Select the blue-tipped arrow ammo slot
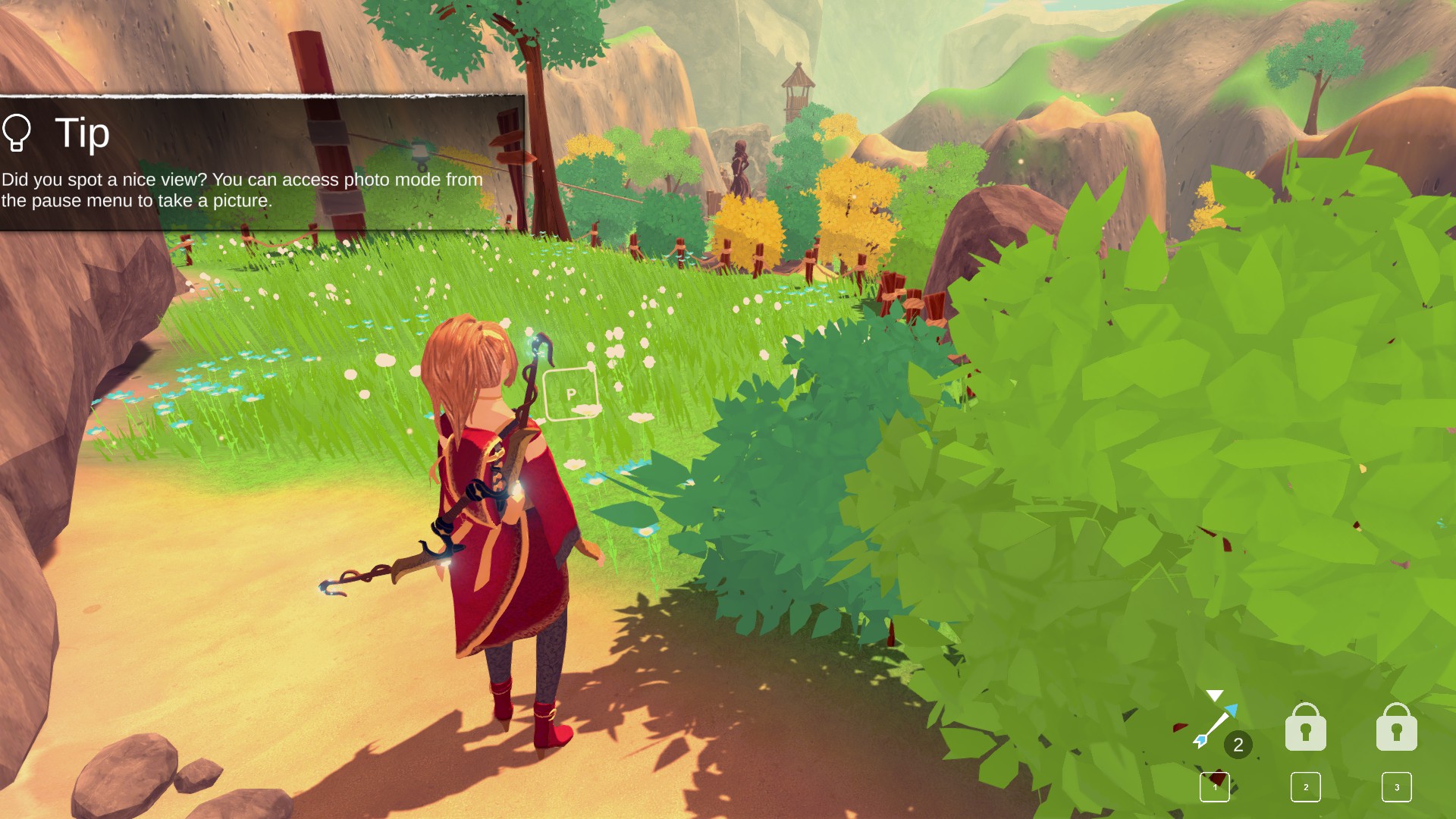 (x=1216, y=727)
